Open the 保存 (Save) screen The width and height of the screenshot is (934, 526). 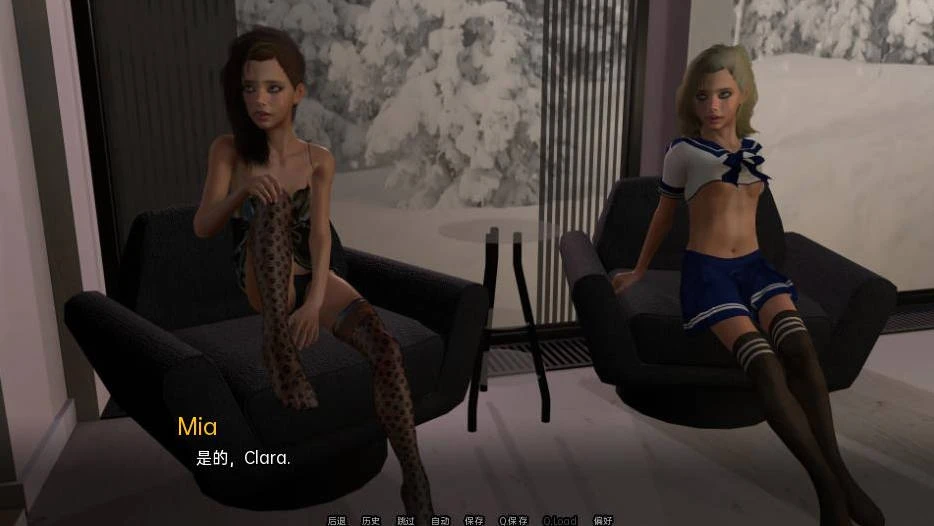[x=474, y=520]
